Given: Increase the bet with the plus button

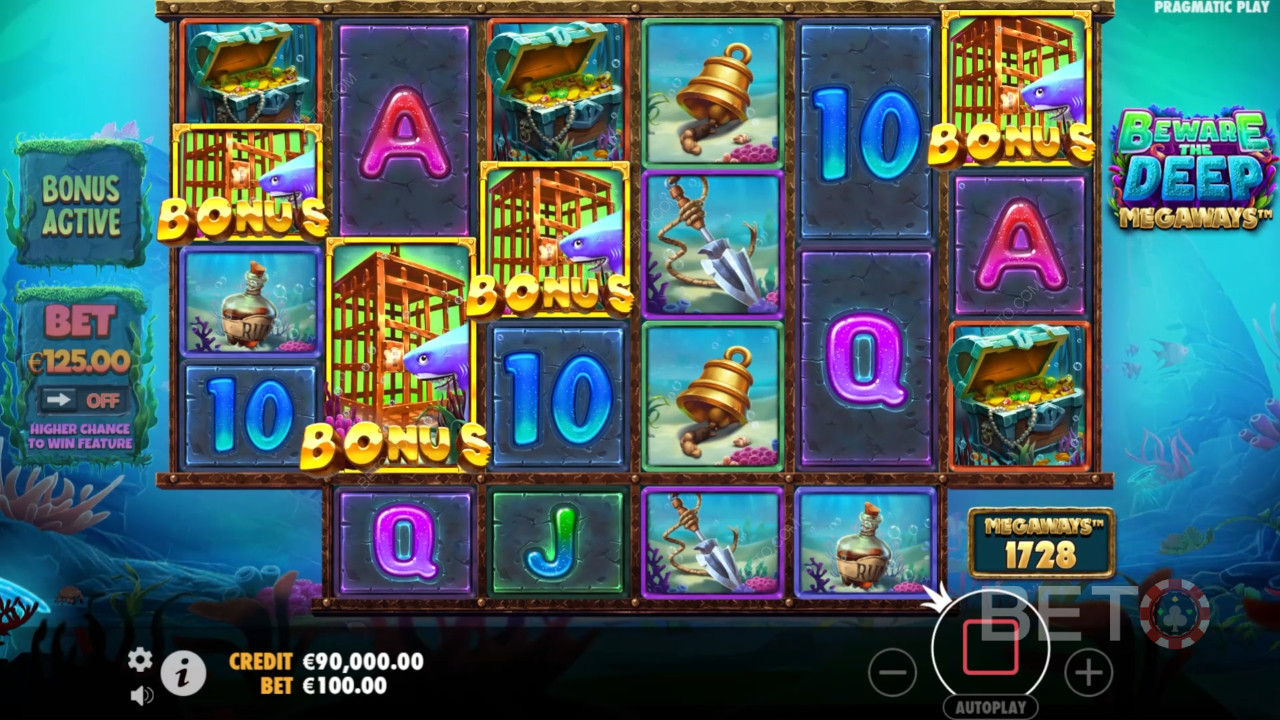Looking at the screenshot, I should [x=1088, y=672].
